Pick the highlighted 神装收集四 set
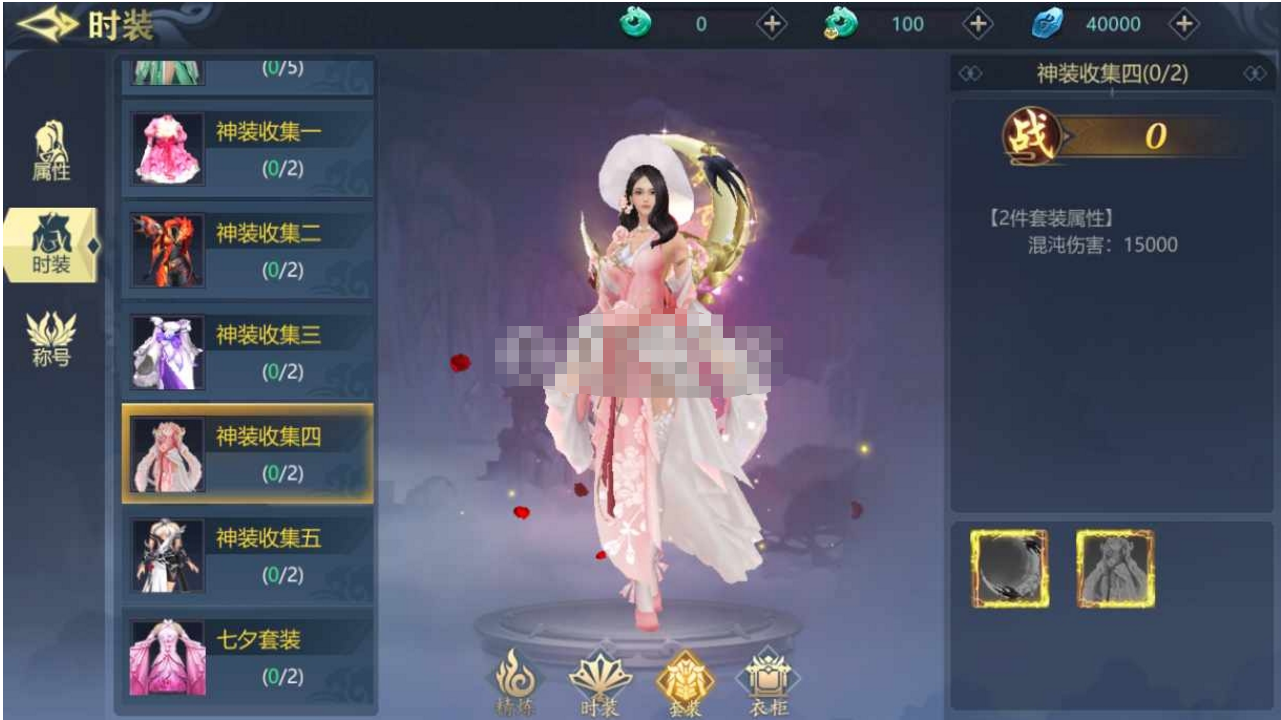The height and width of the screenshot is (720, 1281). 247,454
